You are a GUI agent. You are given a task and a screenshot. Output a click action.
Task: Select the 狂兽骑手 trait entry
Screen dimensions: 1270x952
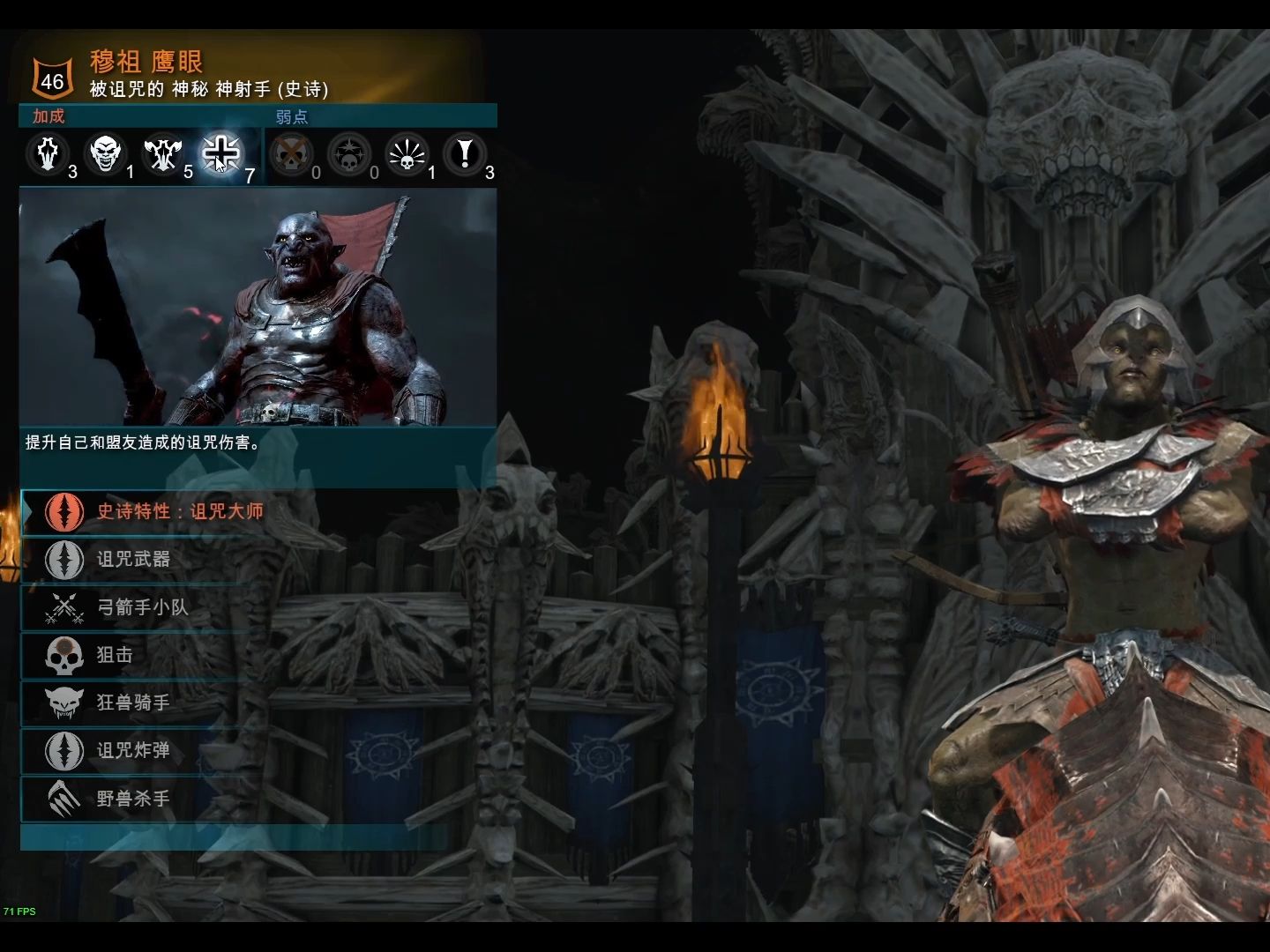click(132, 703)
